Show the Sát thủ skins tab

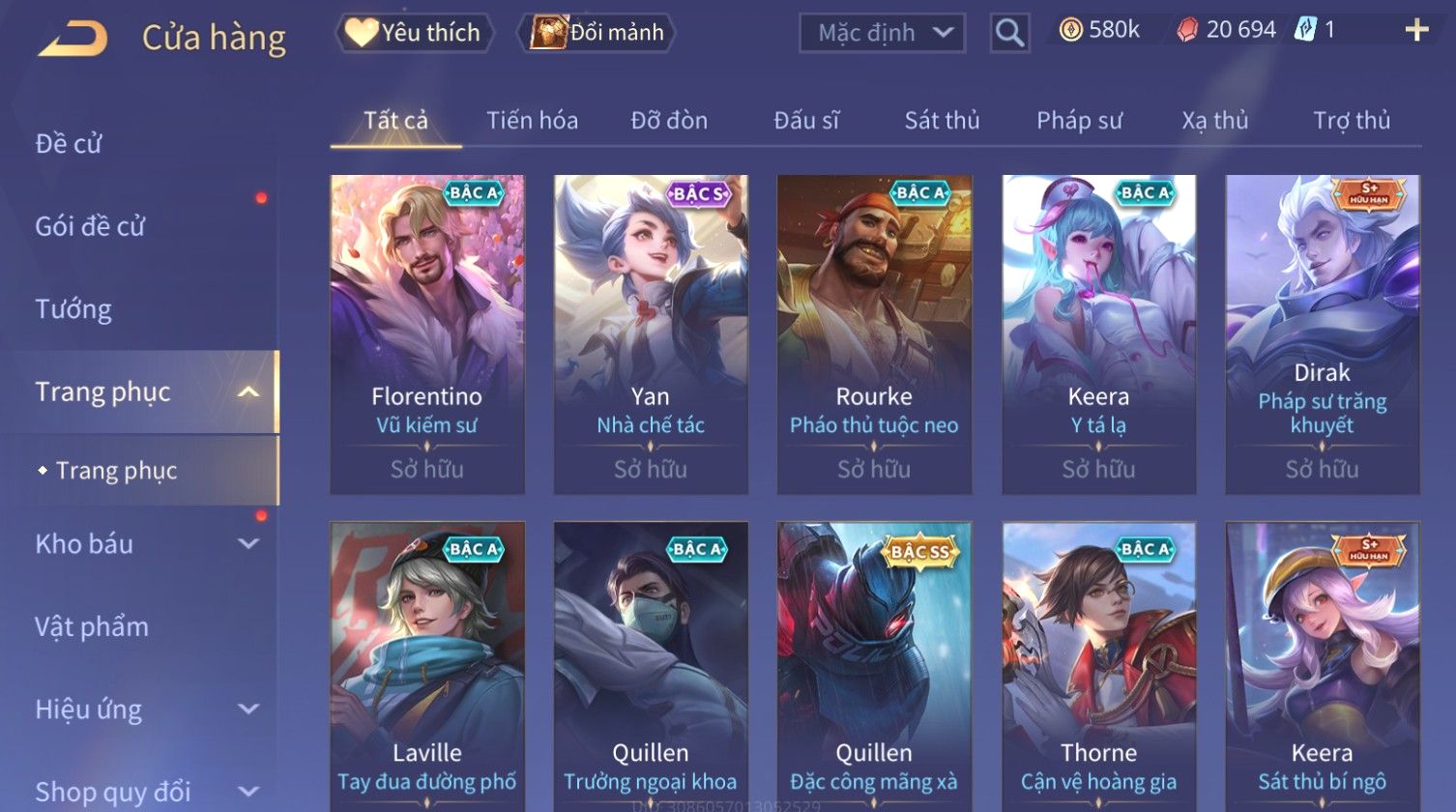(x=942, y=121)
